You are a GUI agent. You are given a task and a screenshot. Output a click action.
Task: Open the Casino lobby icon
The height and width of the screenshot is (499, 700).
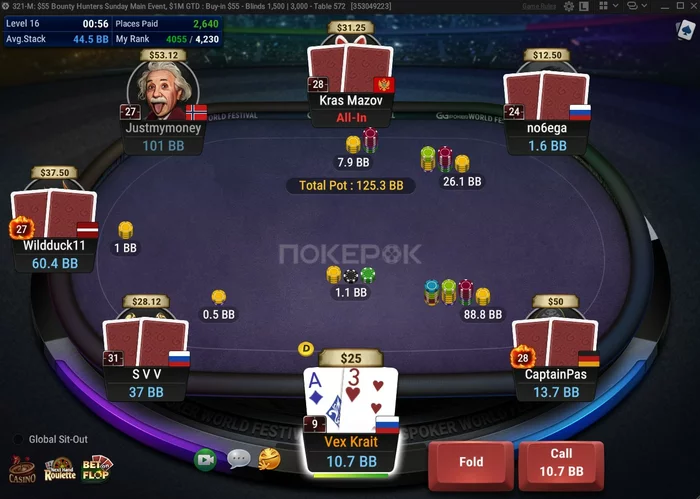[22, 468]
